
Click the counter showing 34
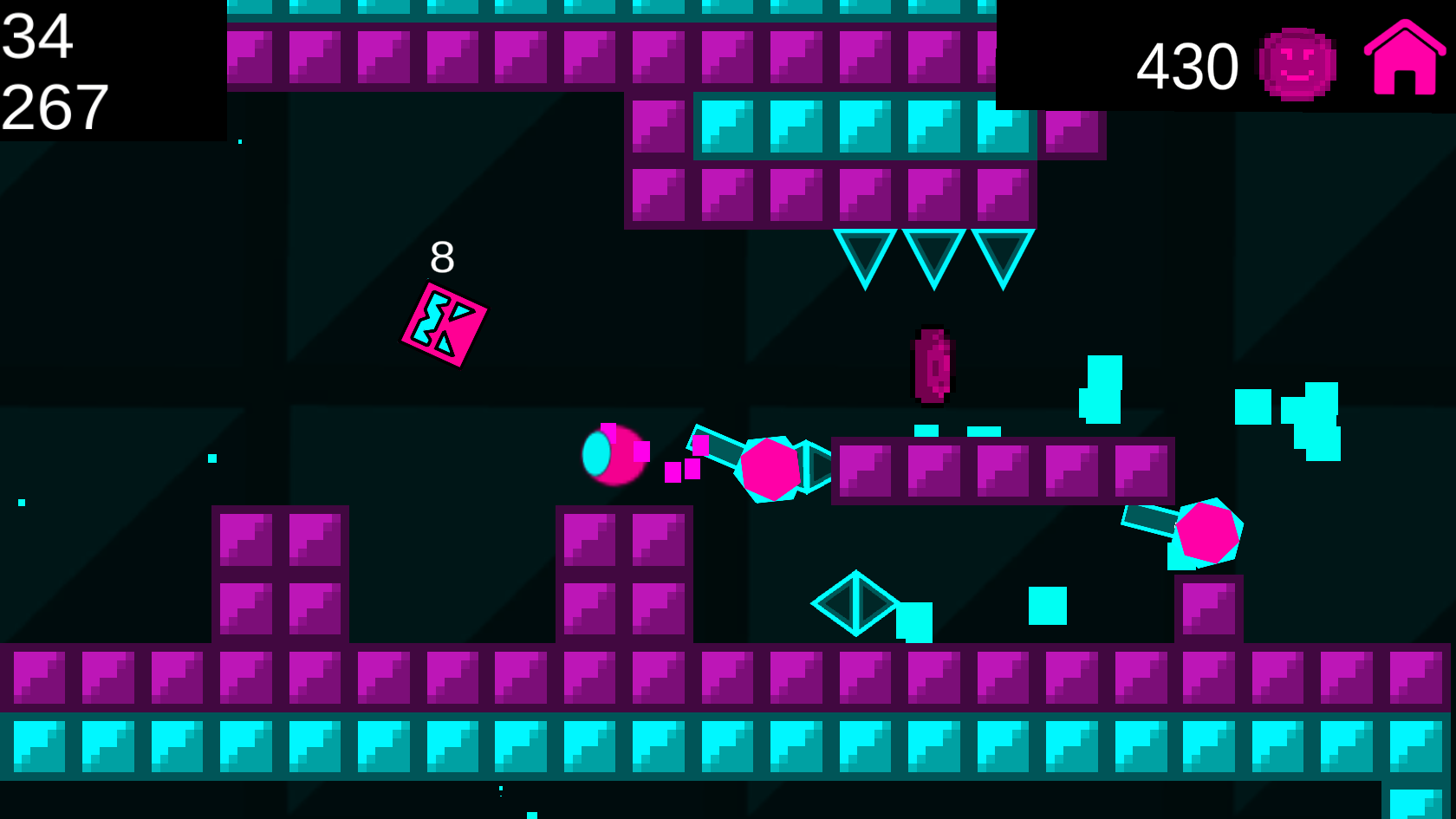(x=39, y=36)
